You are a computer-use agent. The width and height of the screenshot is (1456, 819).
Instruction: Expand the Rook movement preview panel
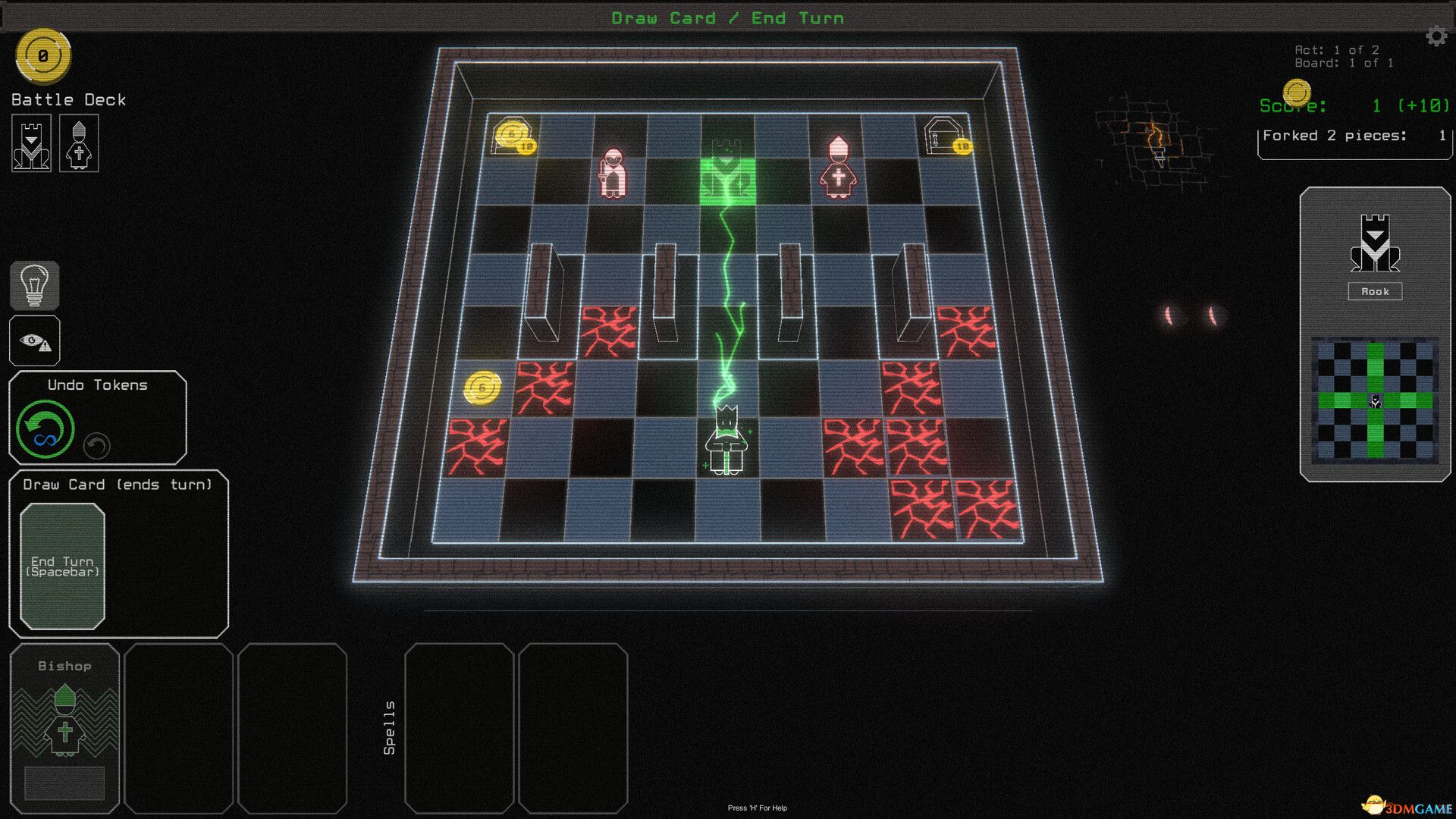click(x=1374, y=400)
